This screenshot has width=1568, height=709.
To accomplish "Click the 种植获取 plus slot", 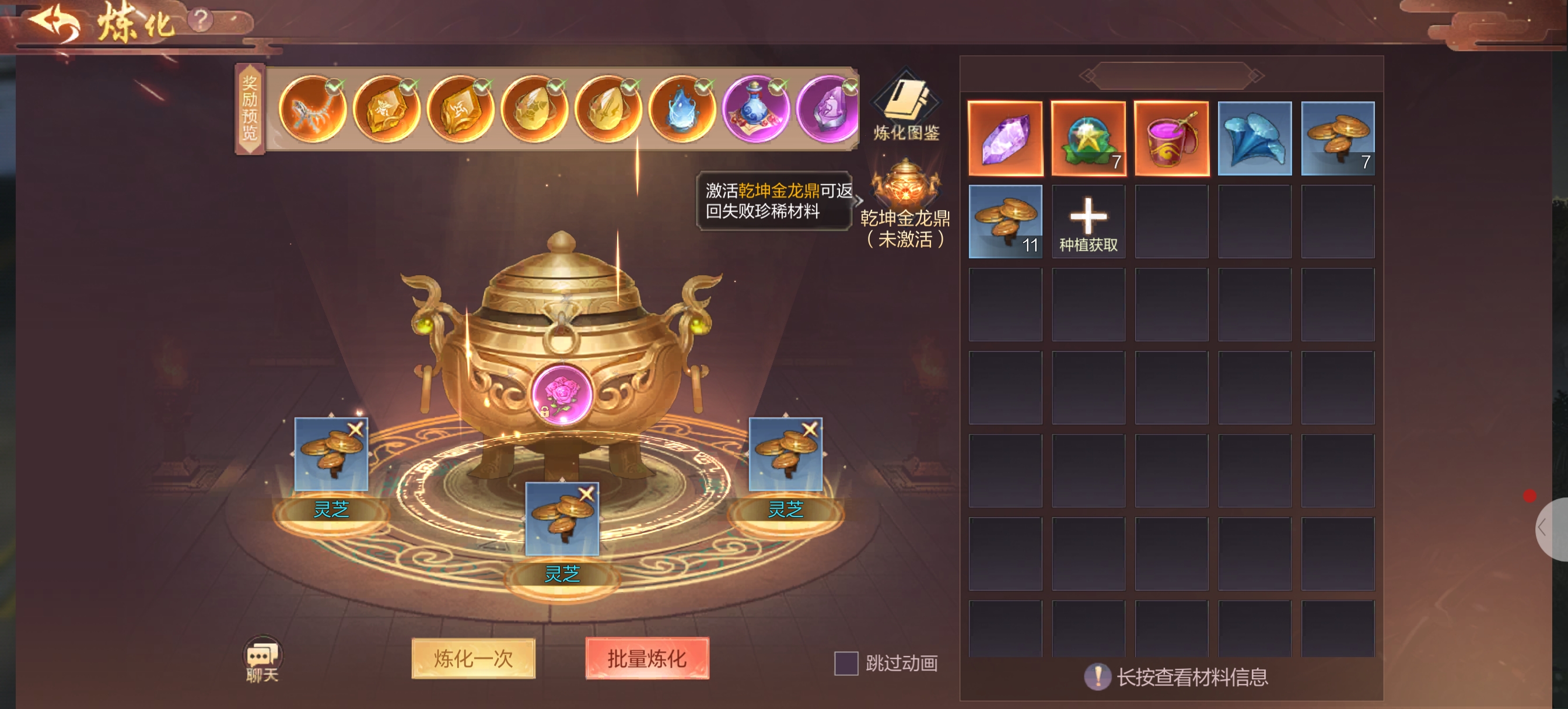I will pyautogui.click(x=1088, y=222).
